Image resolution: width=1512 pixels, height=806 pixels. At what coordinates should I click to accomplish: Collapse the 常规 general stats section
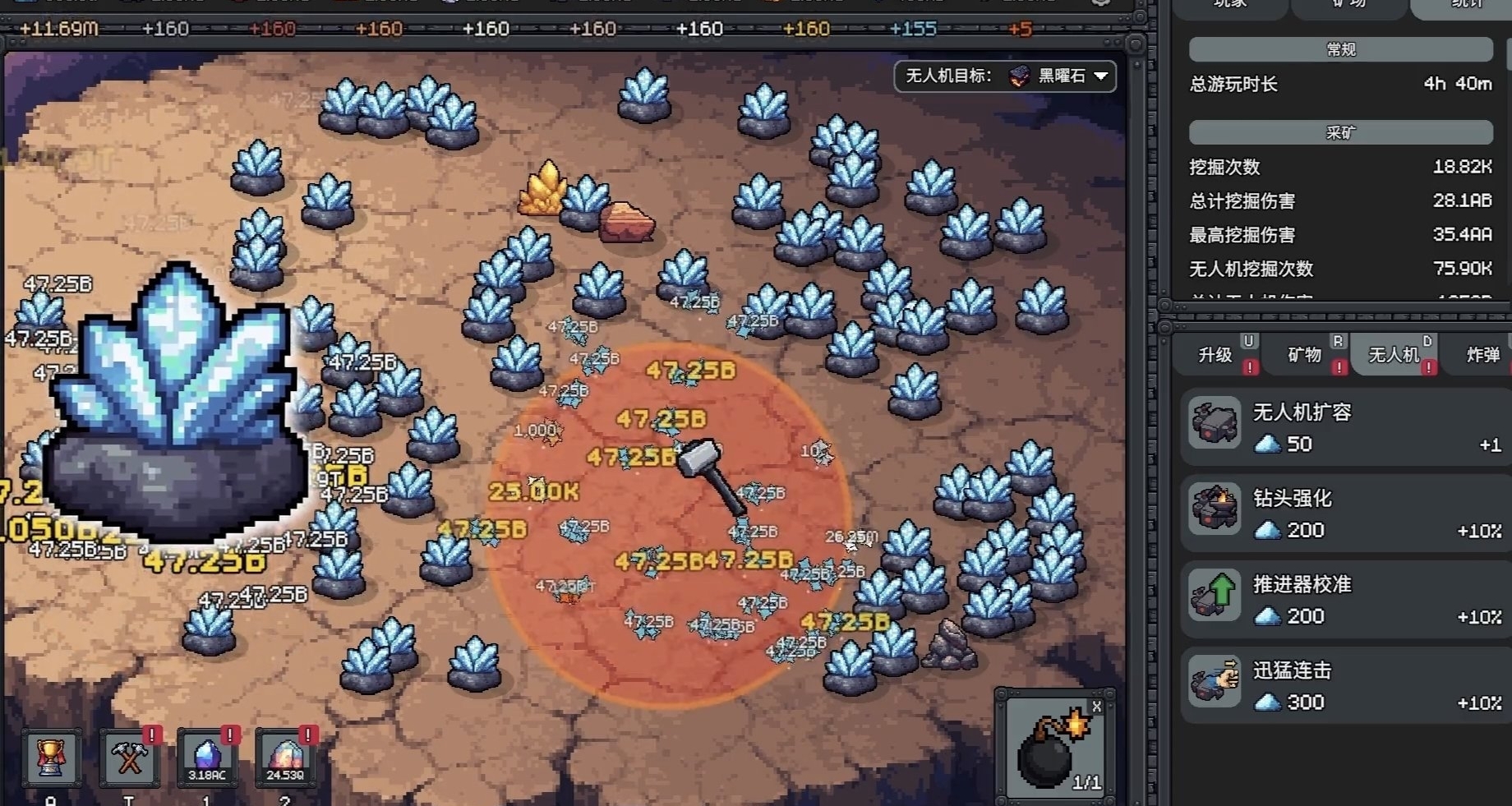[1340, 49]
